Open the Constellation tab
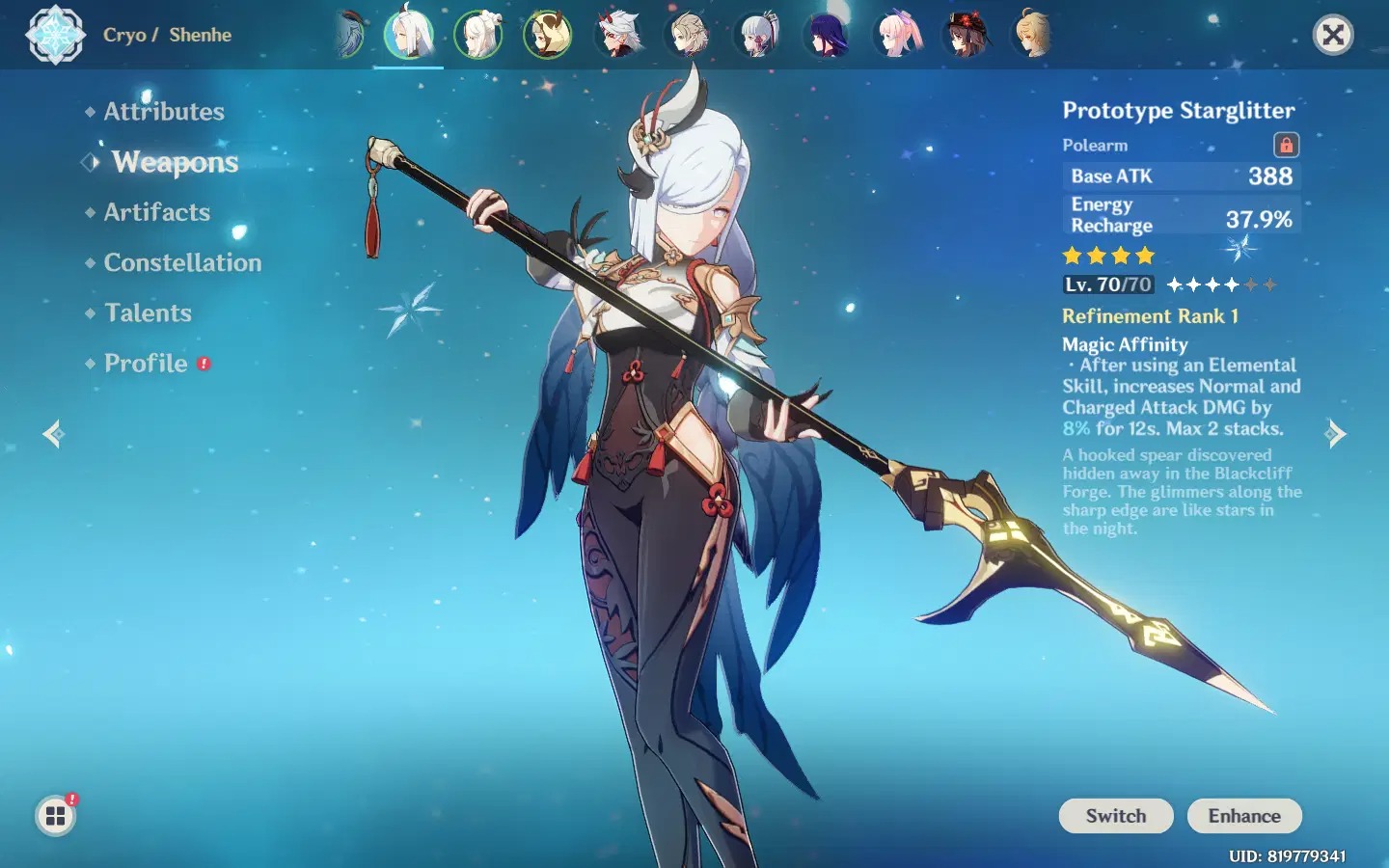Screen dimensions: 1389x868 (x=181, y=262)
